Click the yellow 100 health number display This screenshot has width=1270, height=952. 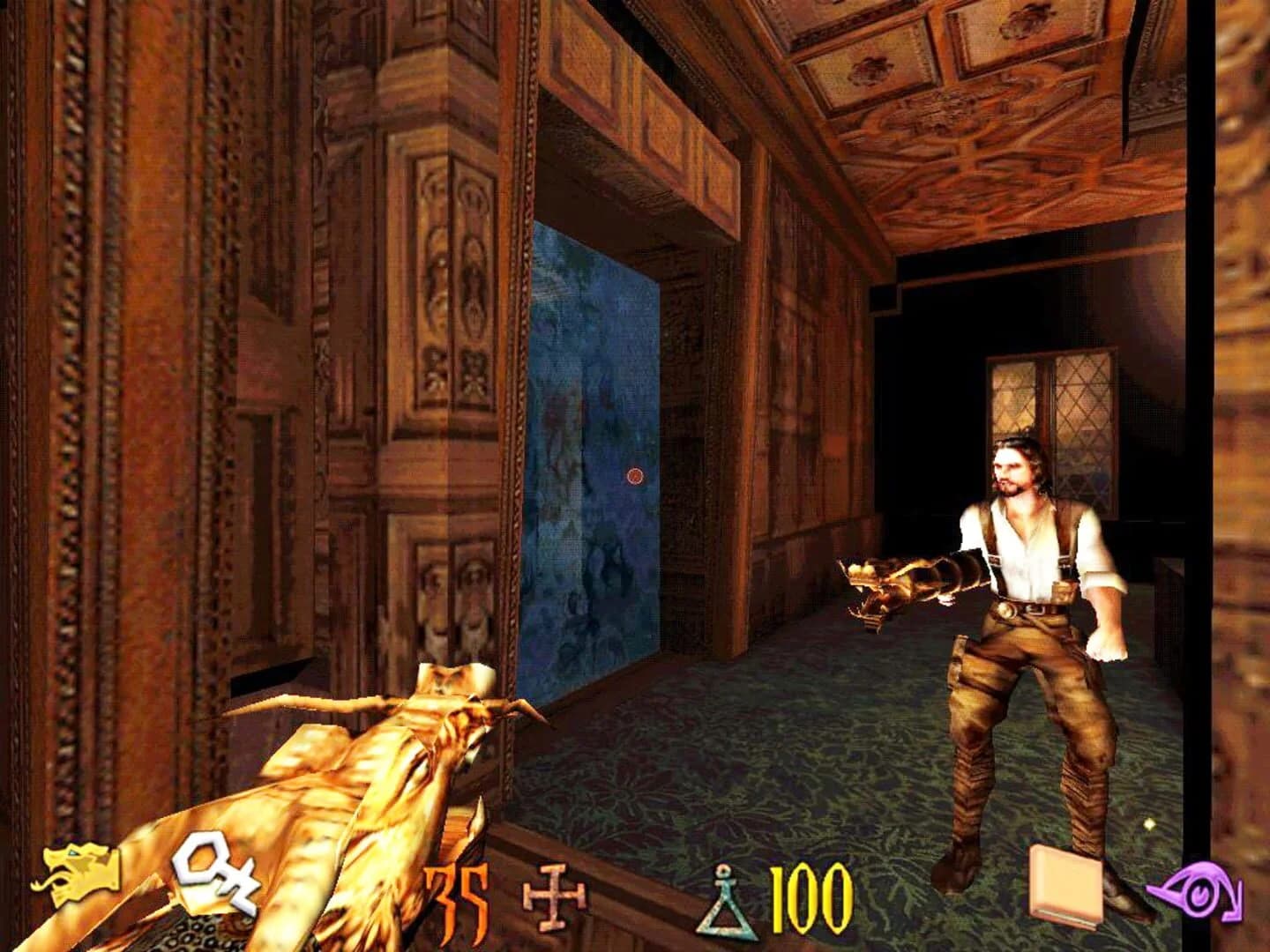click(x=808, y=901)
